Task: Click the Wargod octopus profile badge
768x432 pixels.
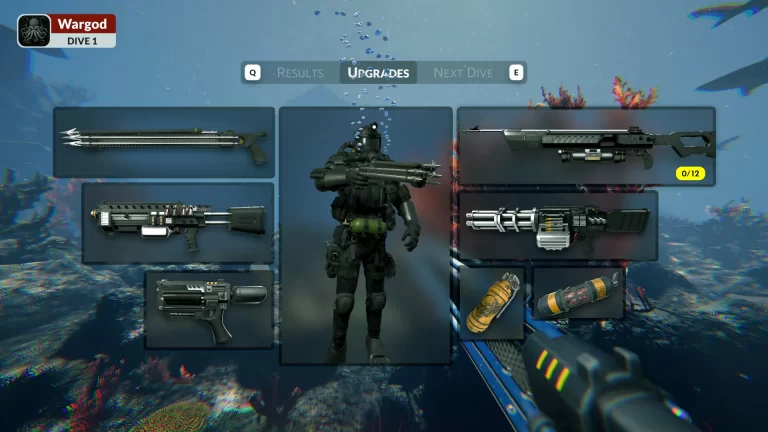Action: [x=34, y=31]
